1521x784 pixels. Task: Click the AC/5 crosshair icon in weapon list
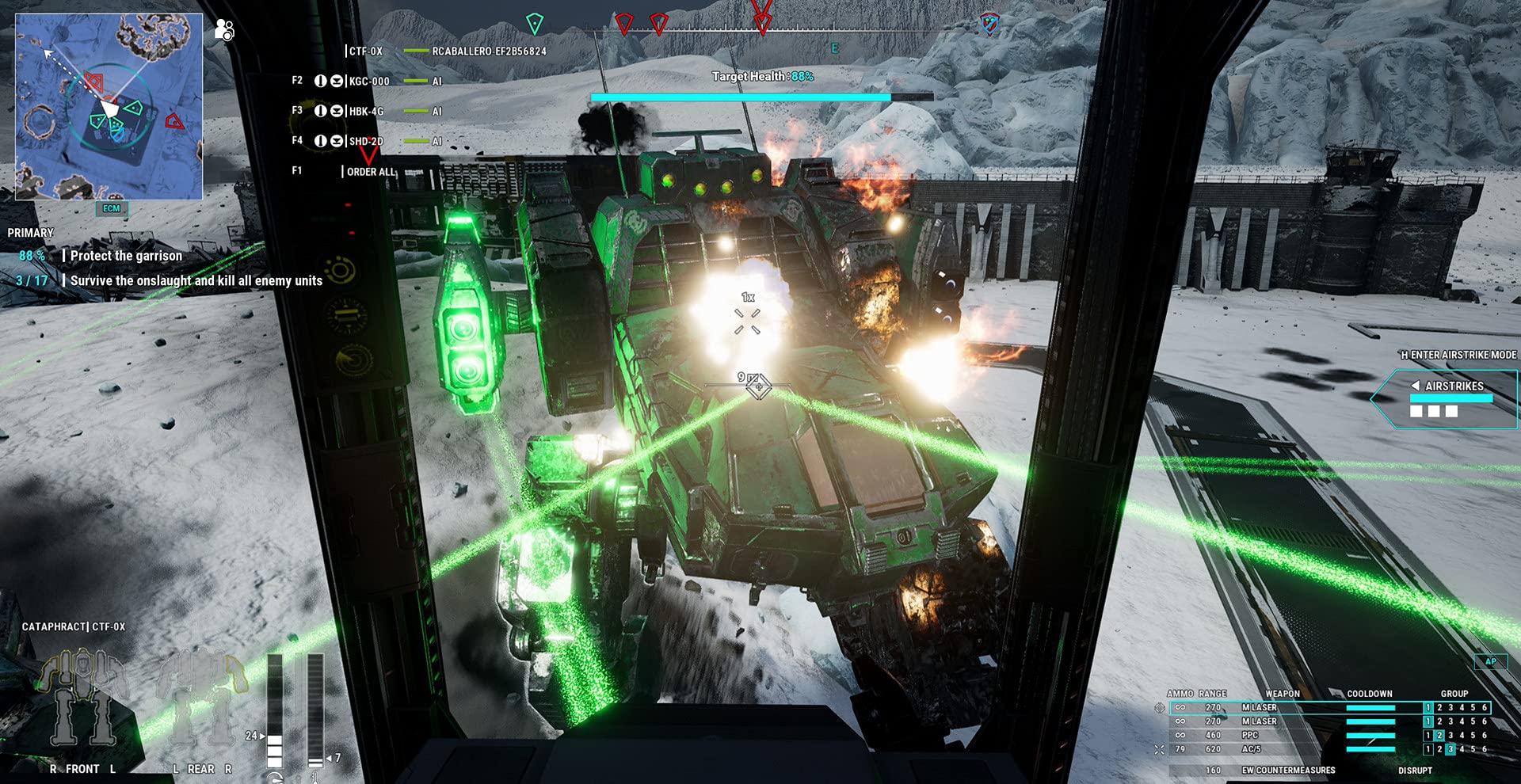tap(1160, 749)
